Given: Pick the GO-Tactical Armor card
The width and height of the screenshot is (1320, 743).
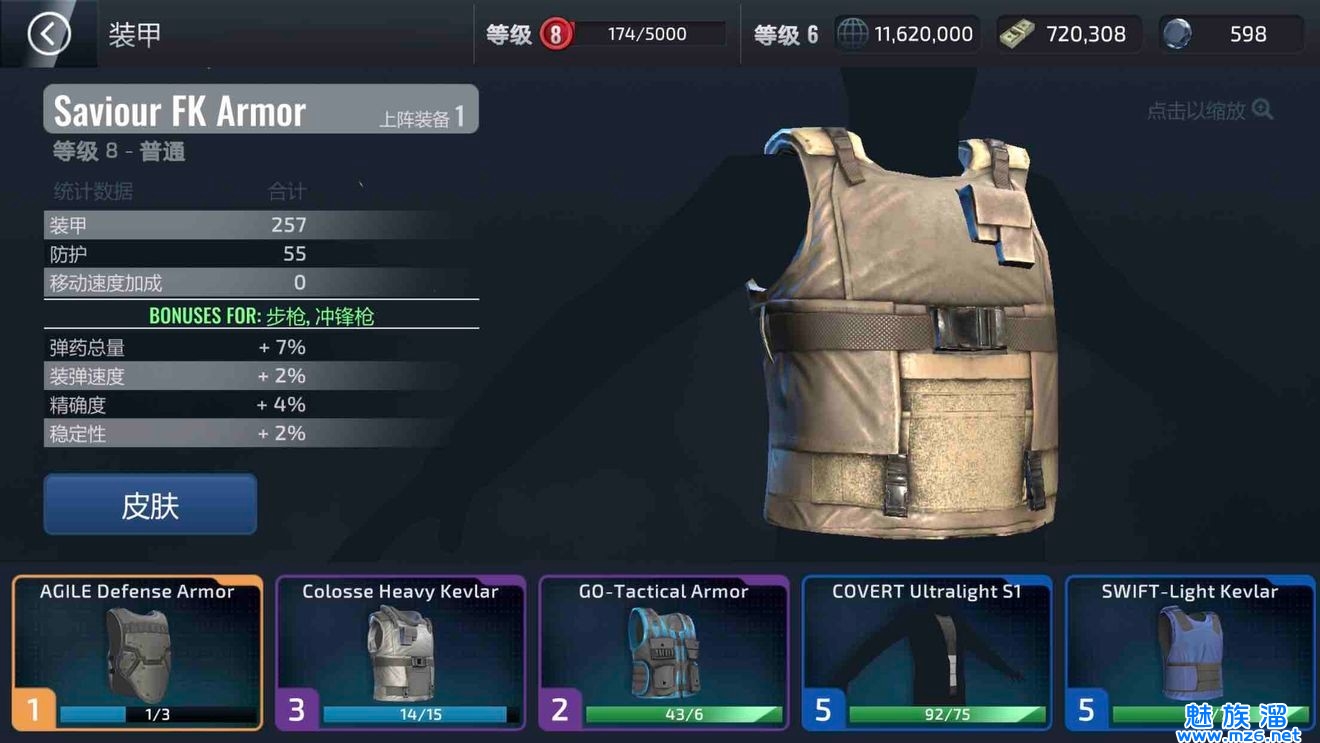Looking at the screenshot, I should coord(664,652).
